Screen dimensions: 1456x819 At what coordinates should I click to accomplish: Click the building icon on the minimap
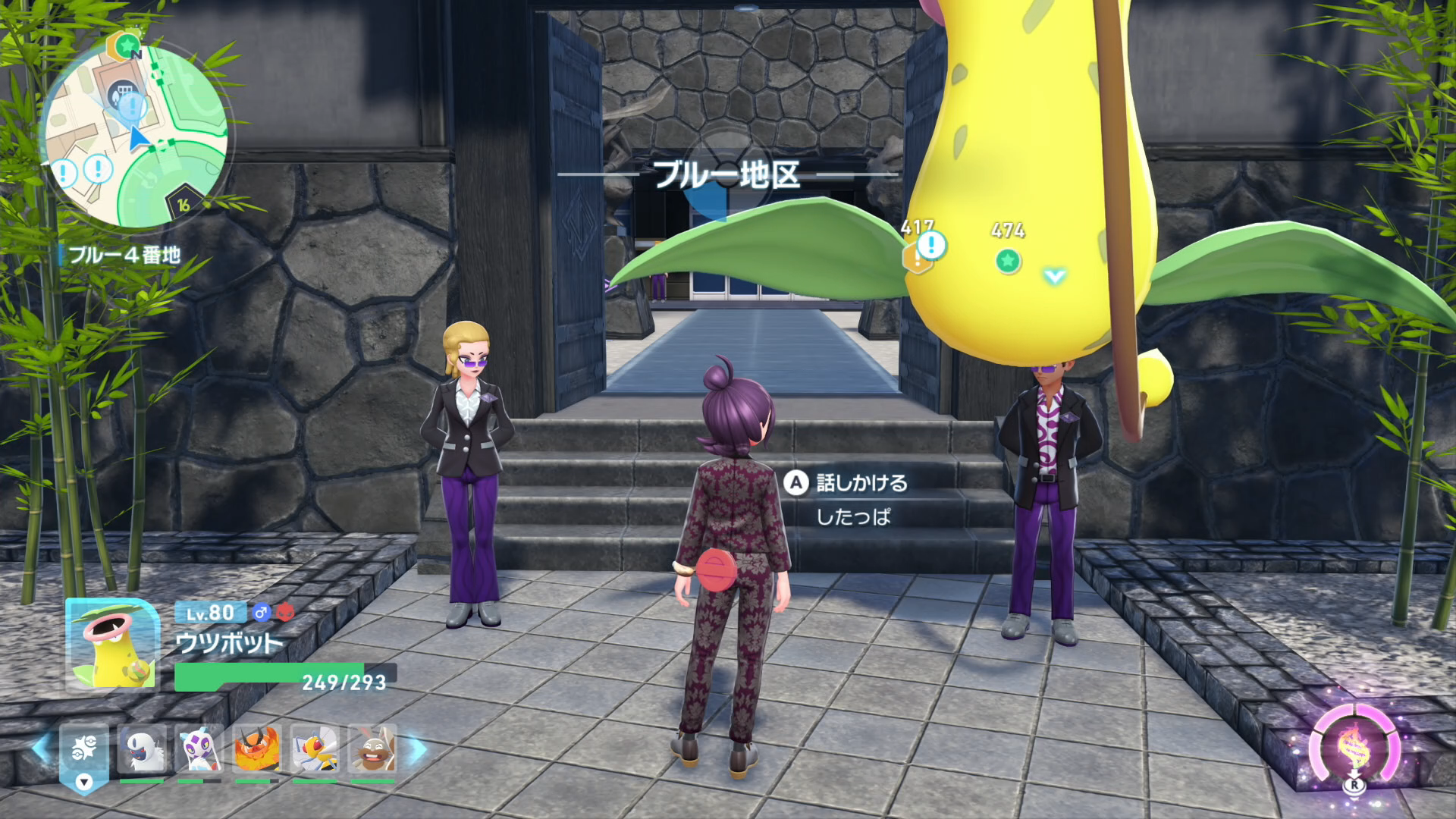click(x=120, y=94)
